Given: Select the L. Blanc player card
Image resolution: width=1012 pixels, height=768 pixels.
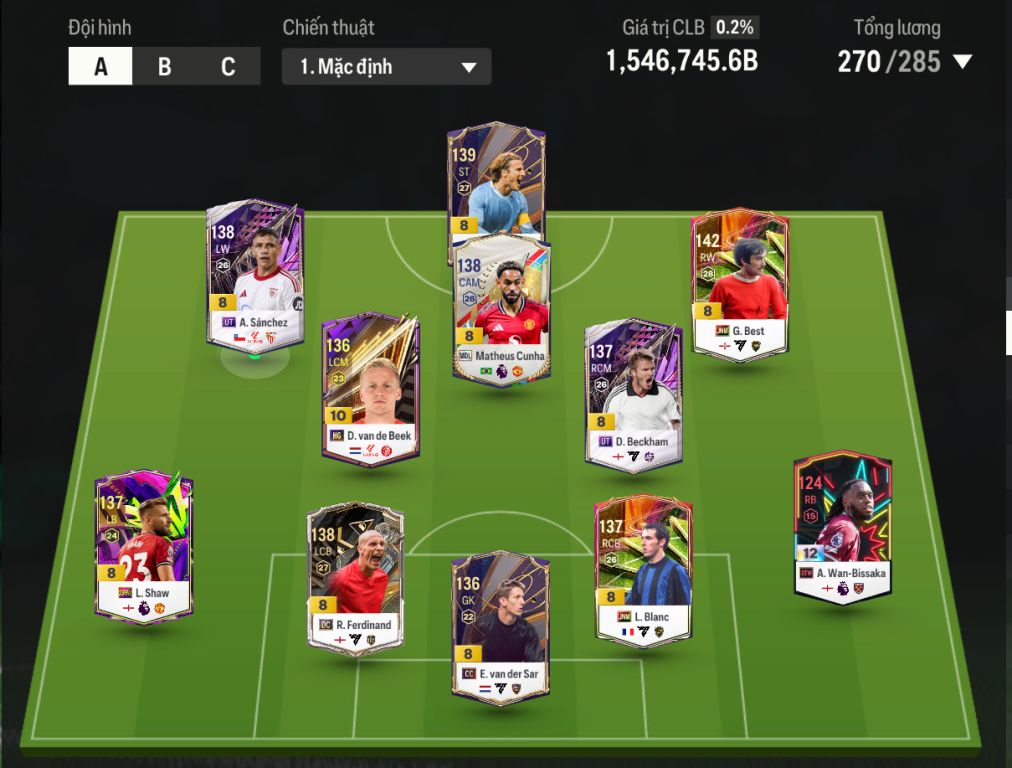Looking at the screenshot, I should pos(642,570).
